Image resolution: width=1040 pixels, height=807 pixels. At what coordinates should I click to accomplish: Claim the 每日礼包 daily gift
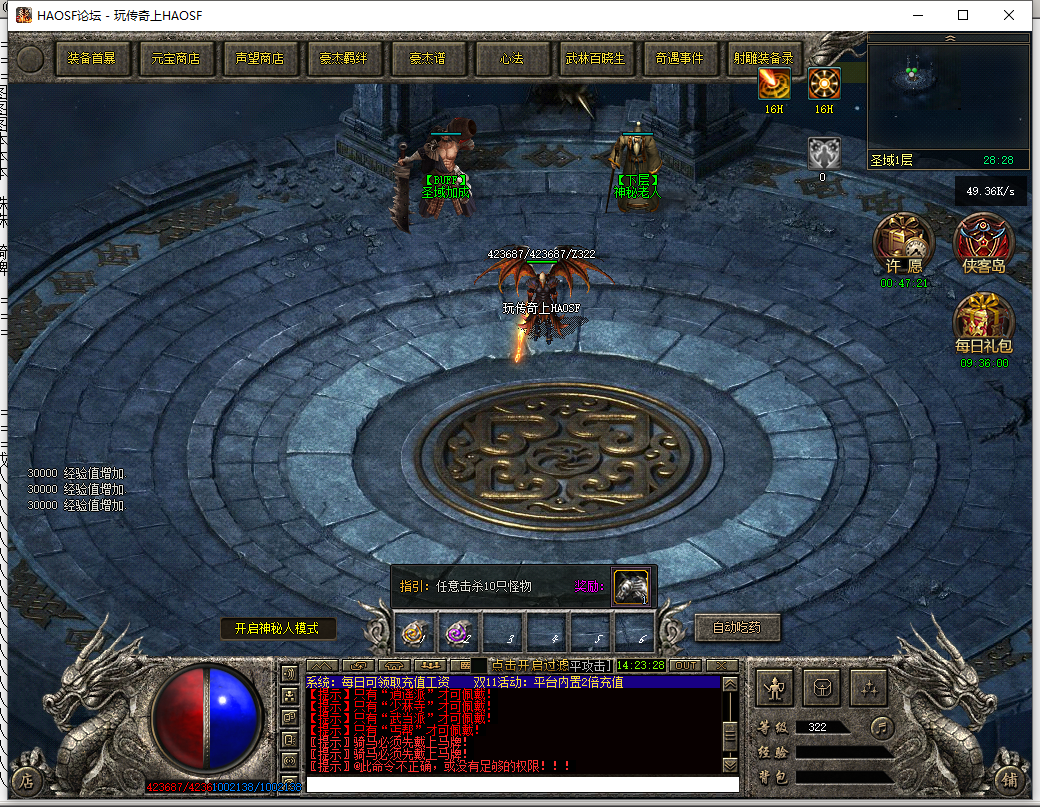pyautogui.click(x=984, y=321)
